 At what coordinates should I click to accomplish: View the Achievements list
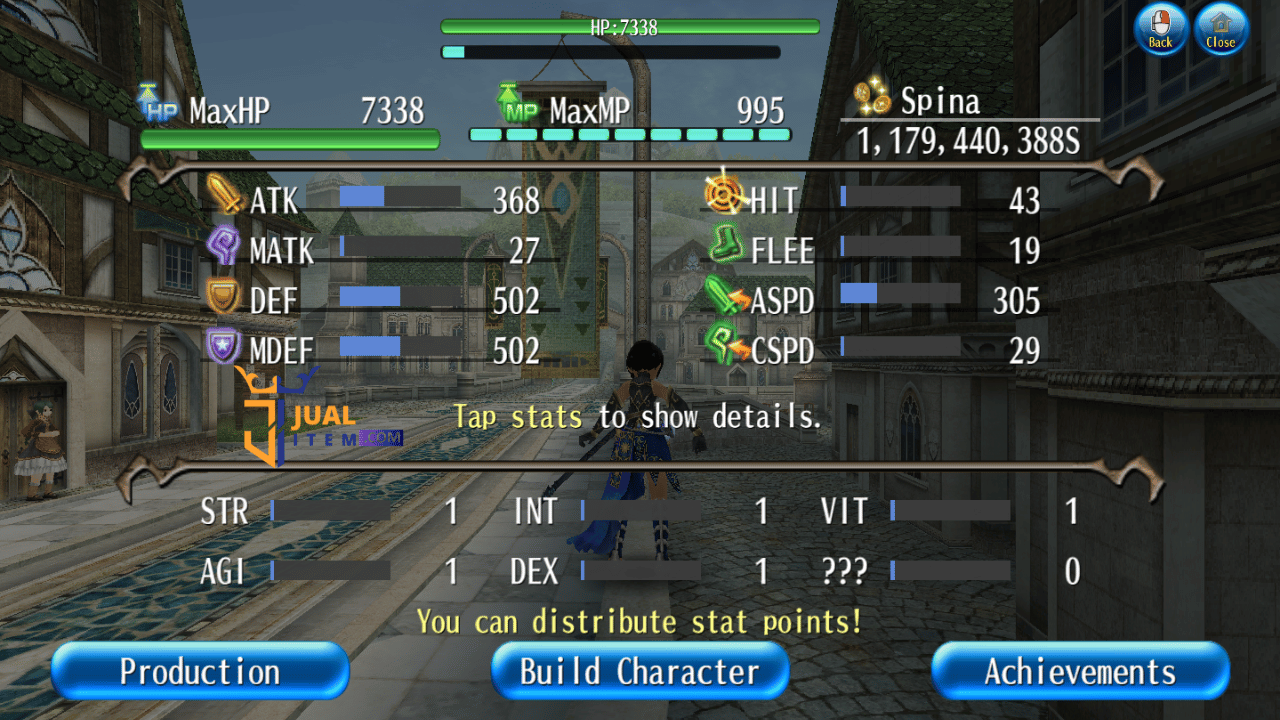click(x=1080, y=671)
